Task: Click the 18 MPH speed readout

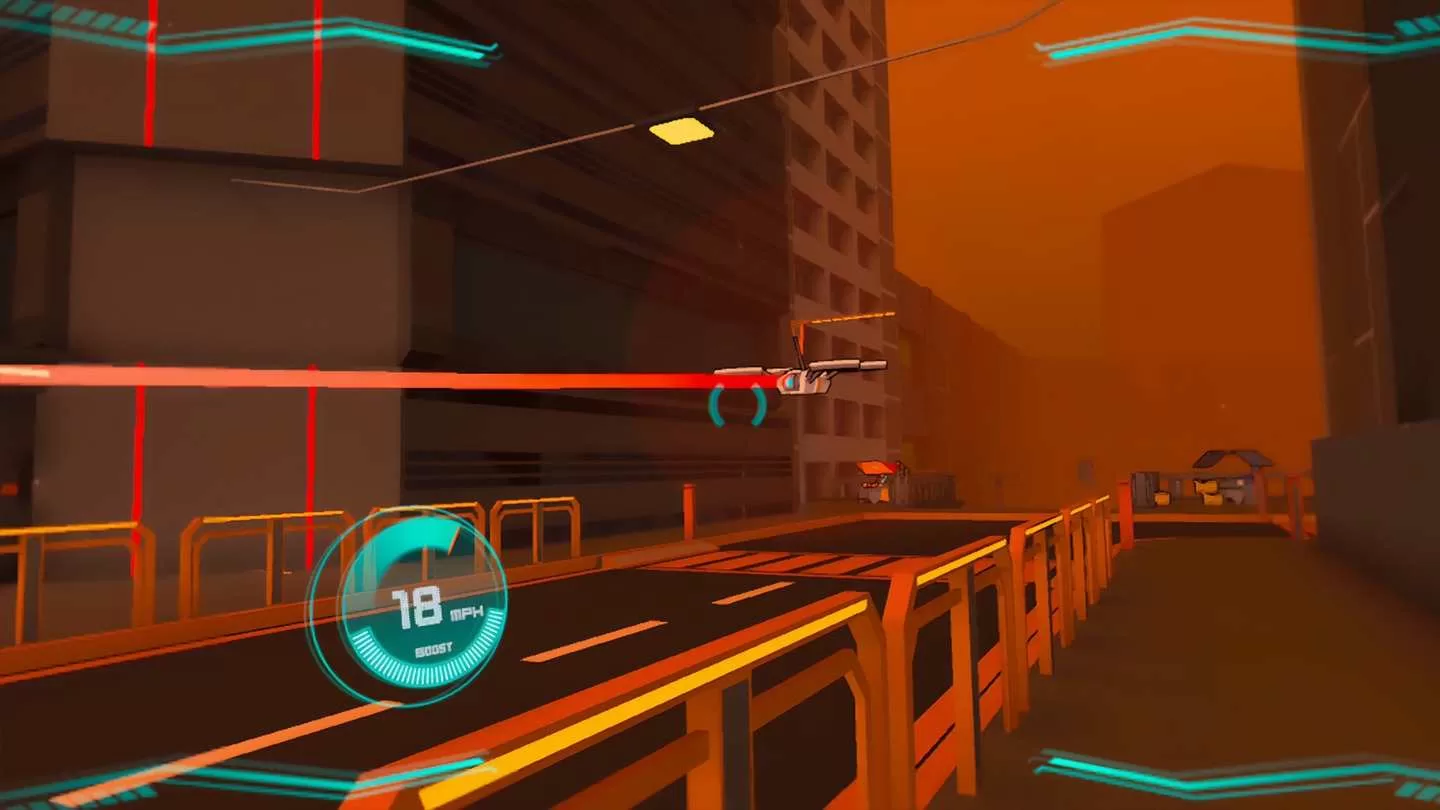Action: point(424,603)
